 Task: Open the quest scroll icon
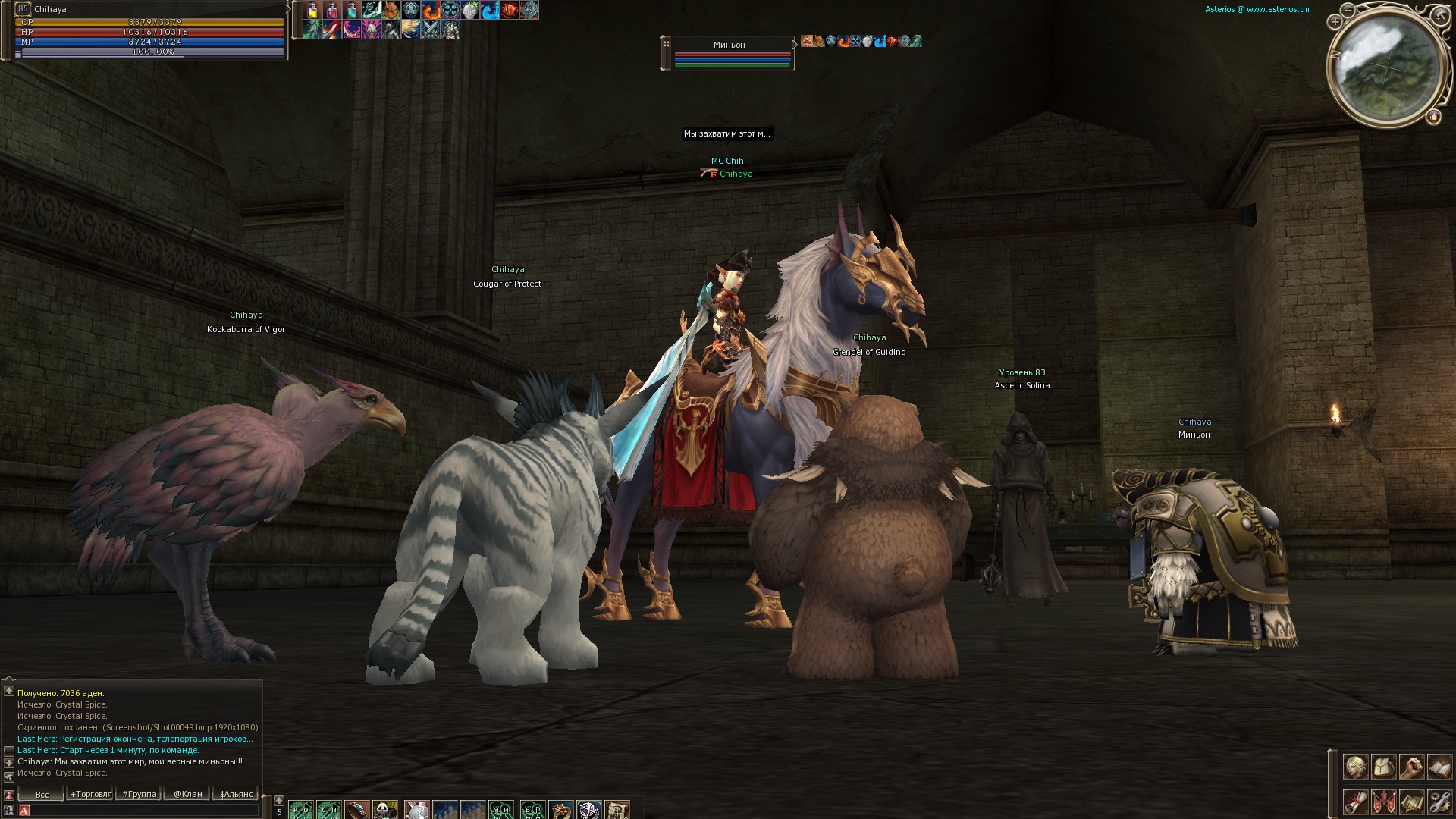tap(1356, 802)
